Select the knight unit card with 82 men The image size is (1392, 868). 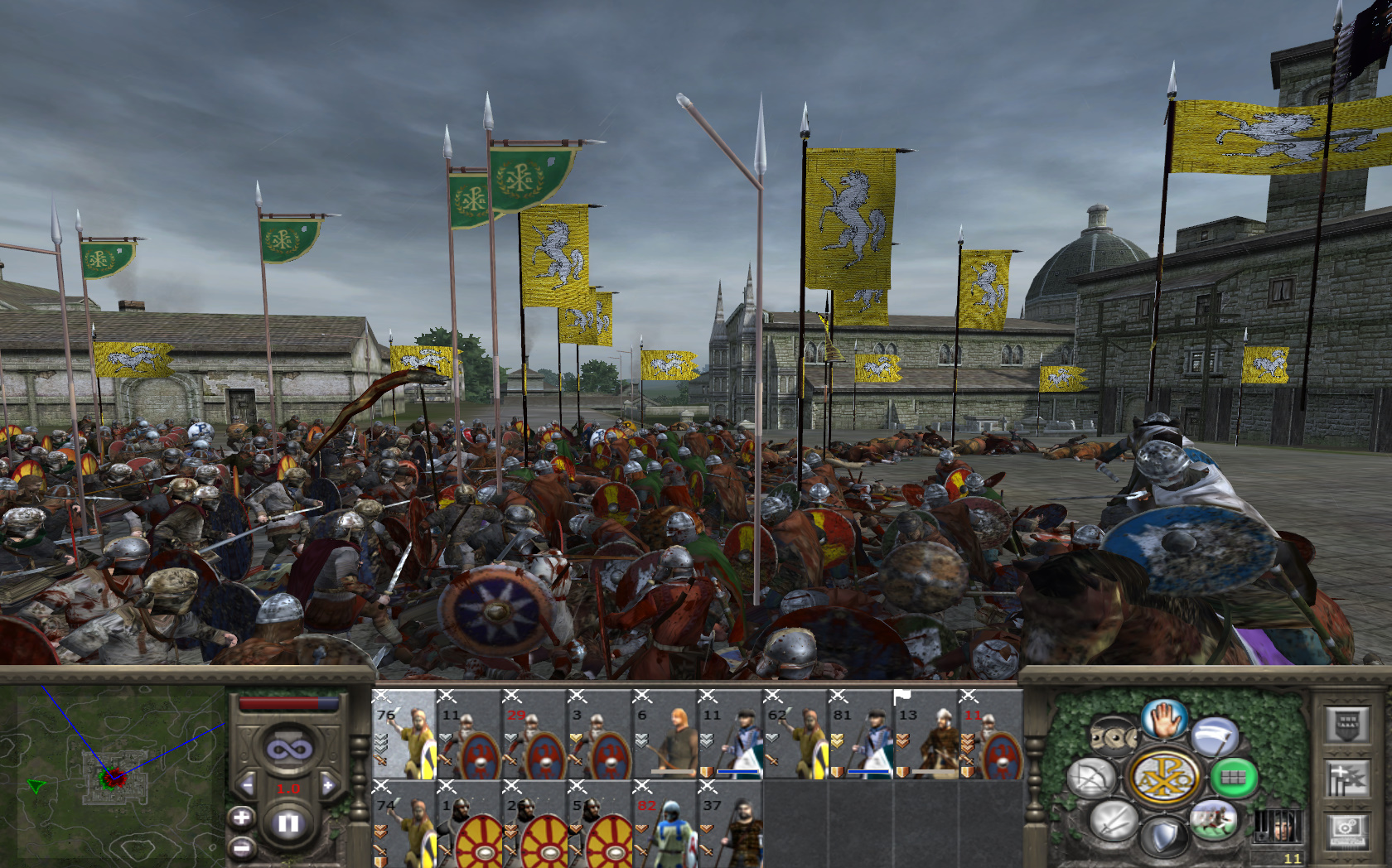tap(664, 825)
